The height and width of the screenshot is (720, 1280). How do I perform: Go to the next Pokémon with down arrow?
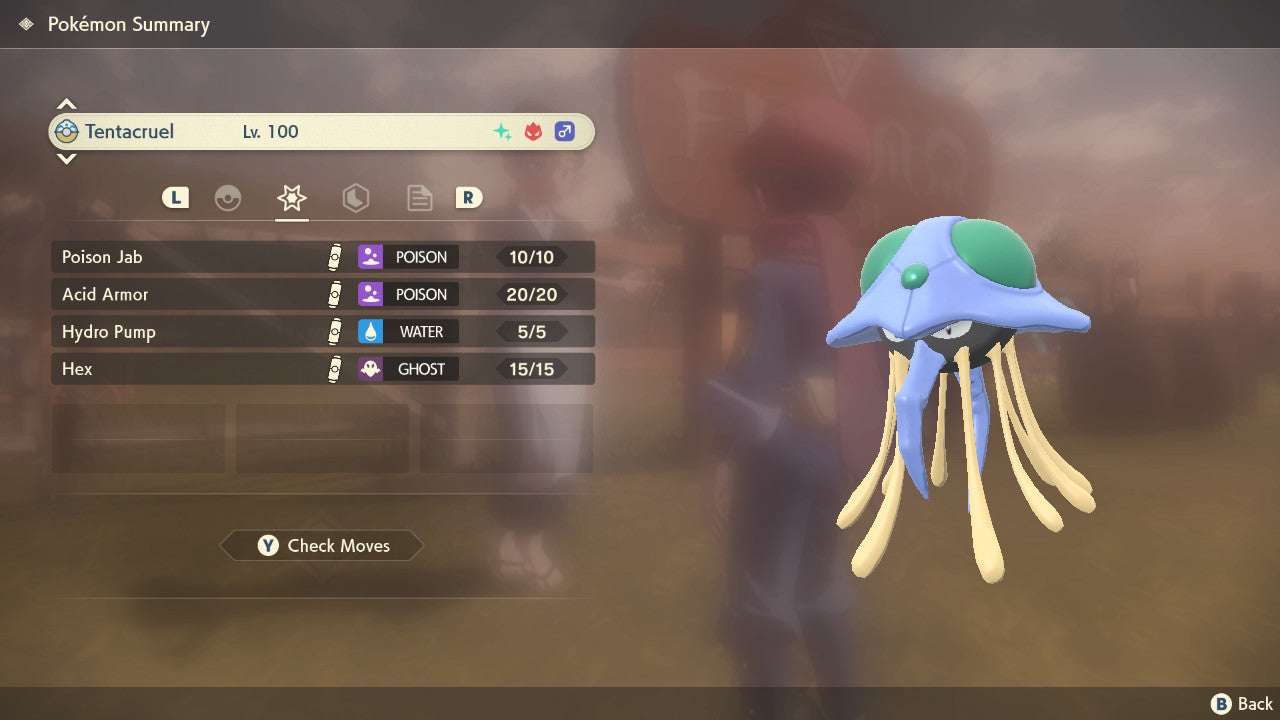[x=66, y=158]
